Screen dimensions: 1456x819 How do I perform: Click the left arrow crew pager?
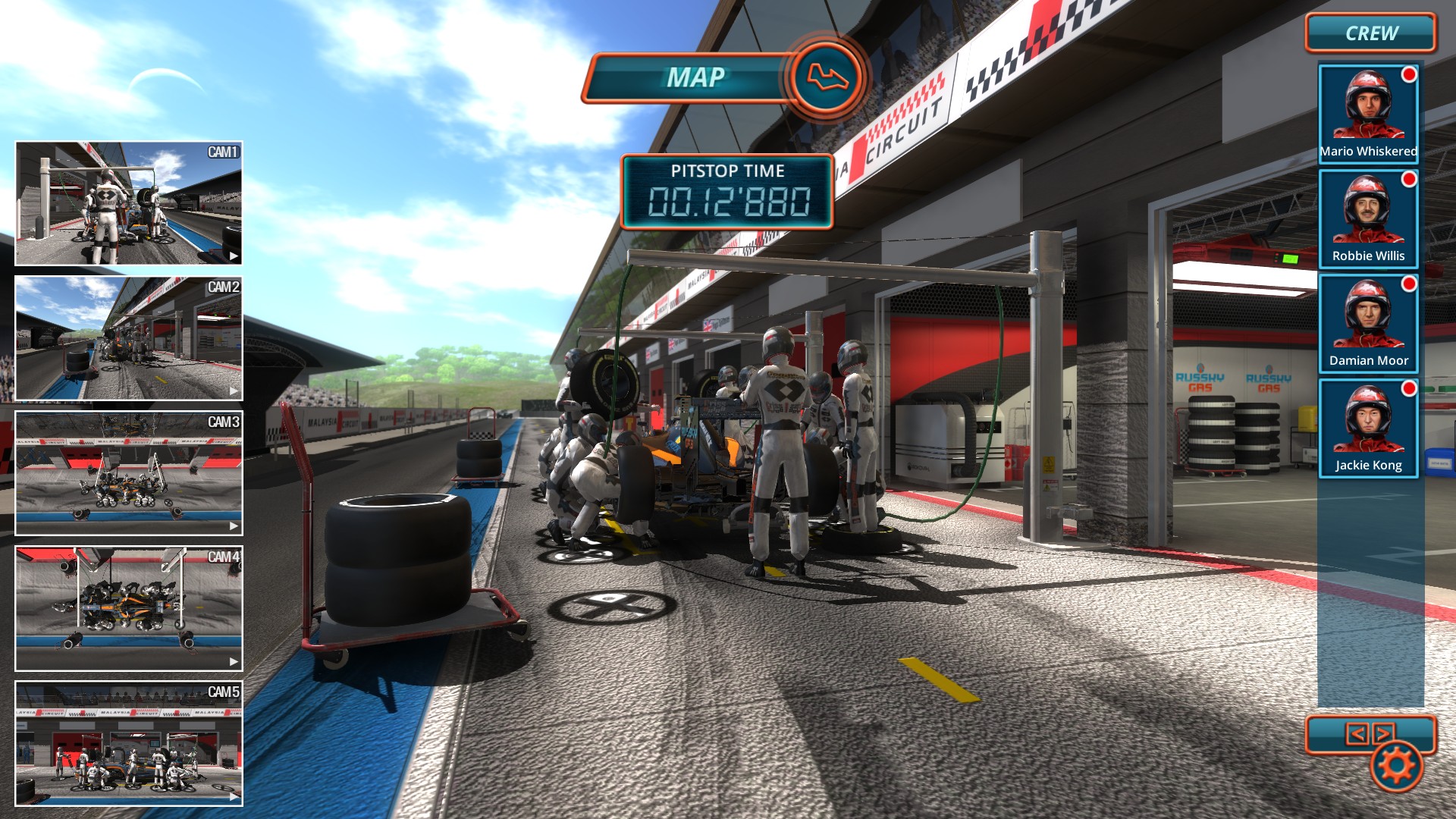click(1357, 733)
